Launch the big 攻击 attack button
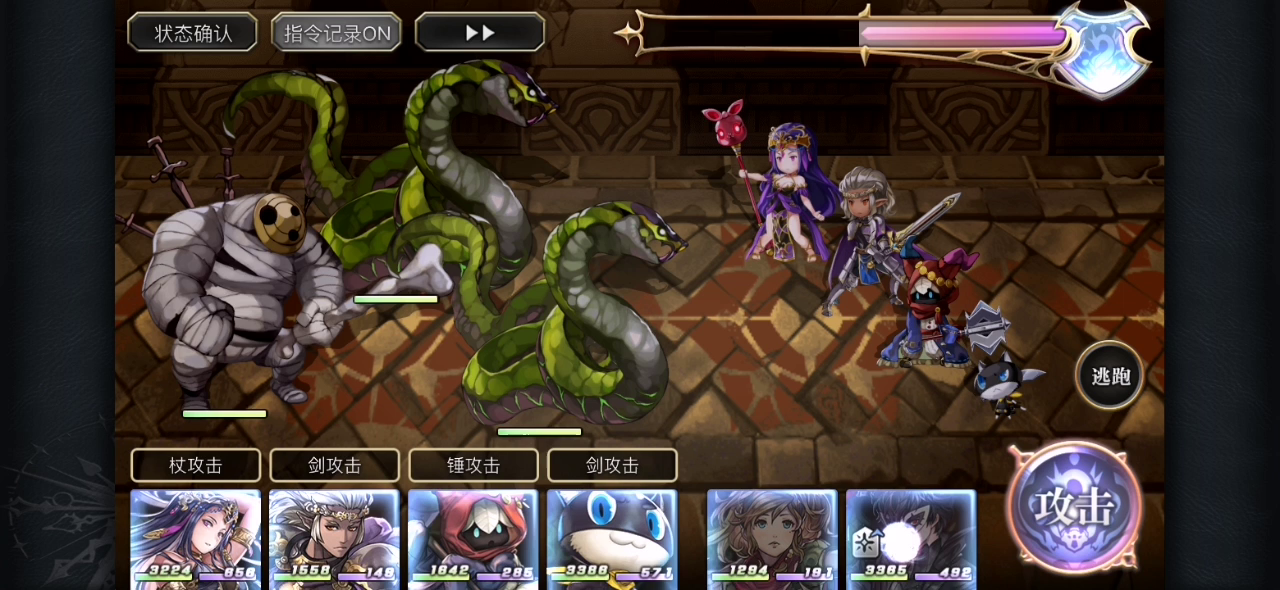The width and height of the screenshot is (1280, 590). click(1075, 506)
